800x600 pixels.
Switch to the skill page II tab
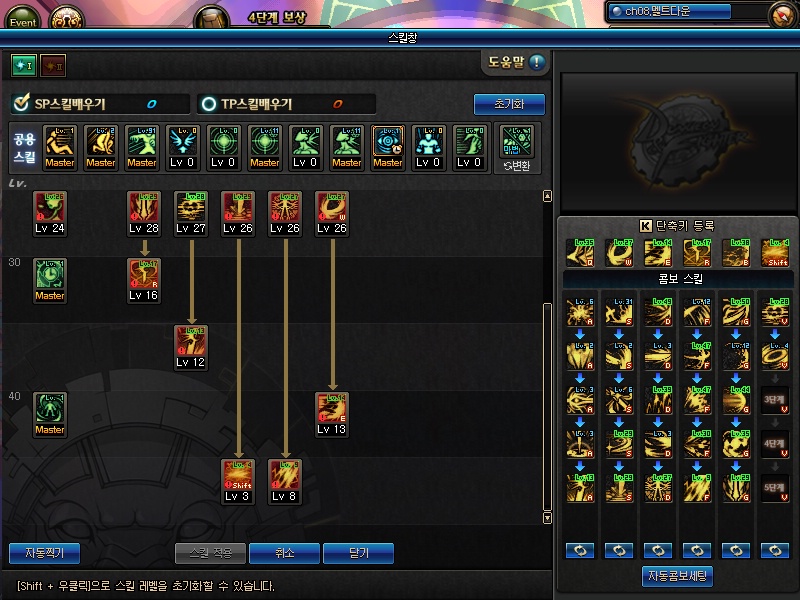click(x=53, y=65)
